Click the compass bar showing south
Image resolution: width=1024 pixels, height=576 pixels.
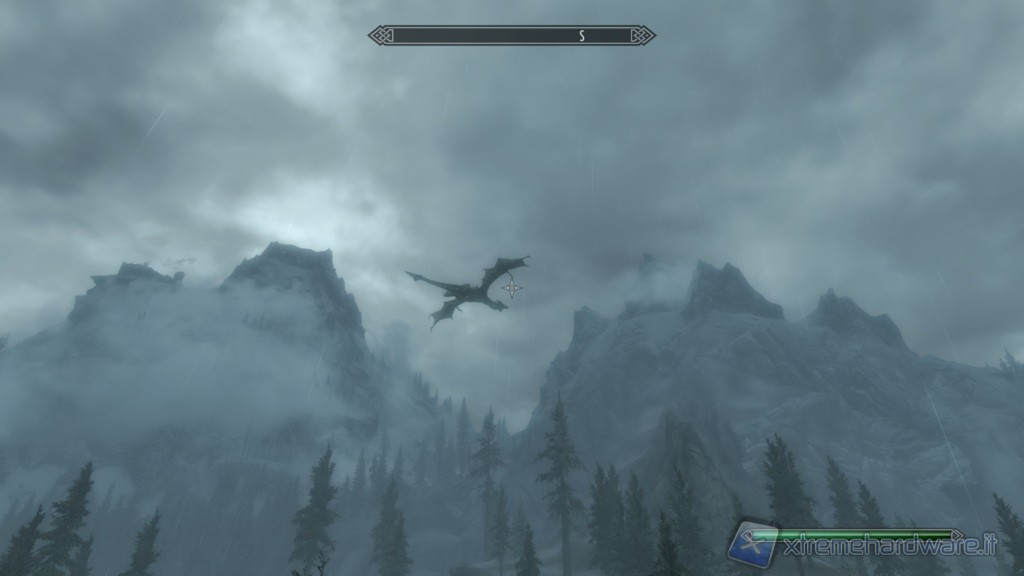[x=511, y=36]
